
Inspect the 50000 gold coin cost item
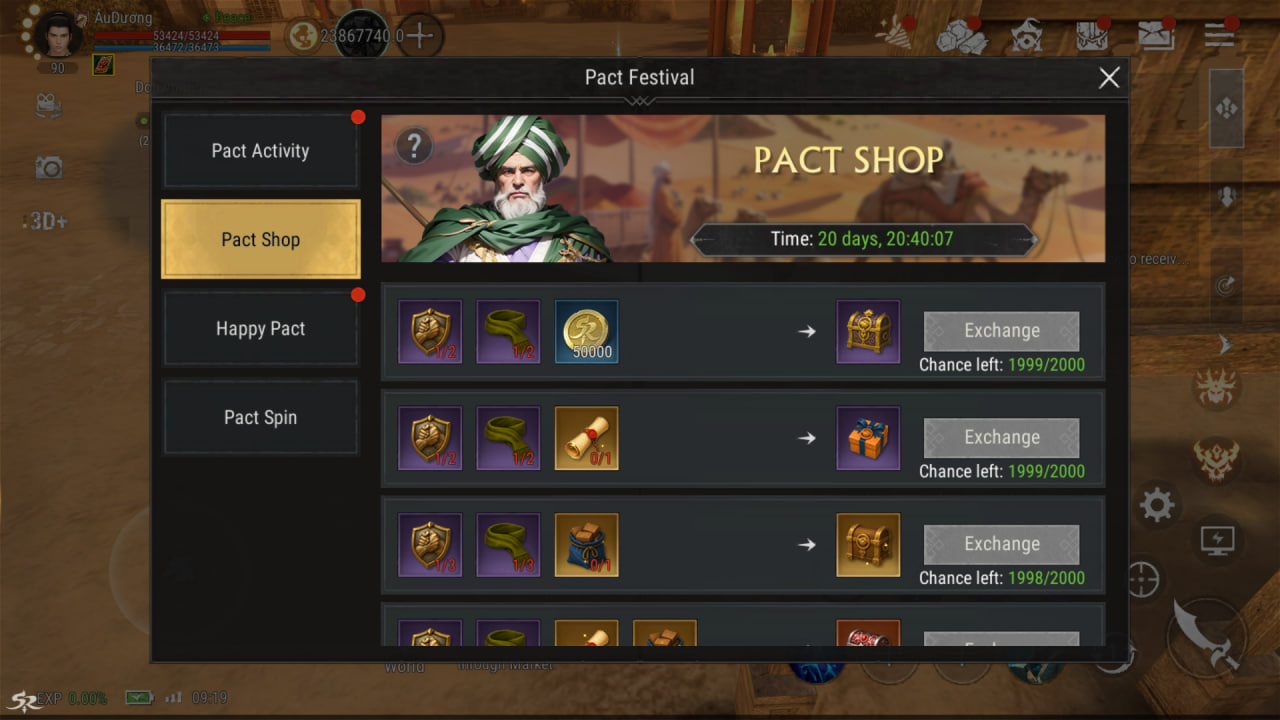(x=586, y=331)
